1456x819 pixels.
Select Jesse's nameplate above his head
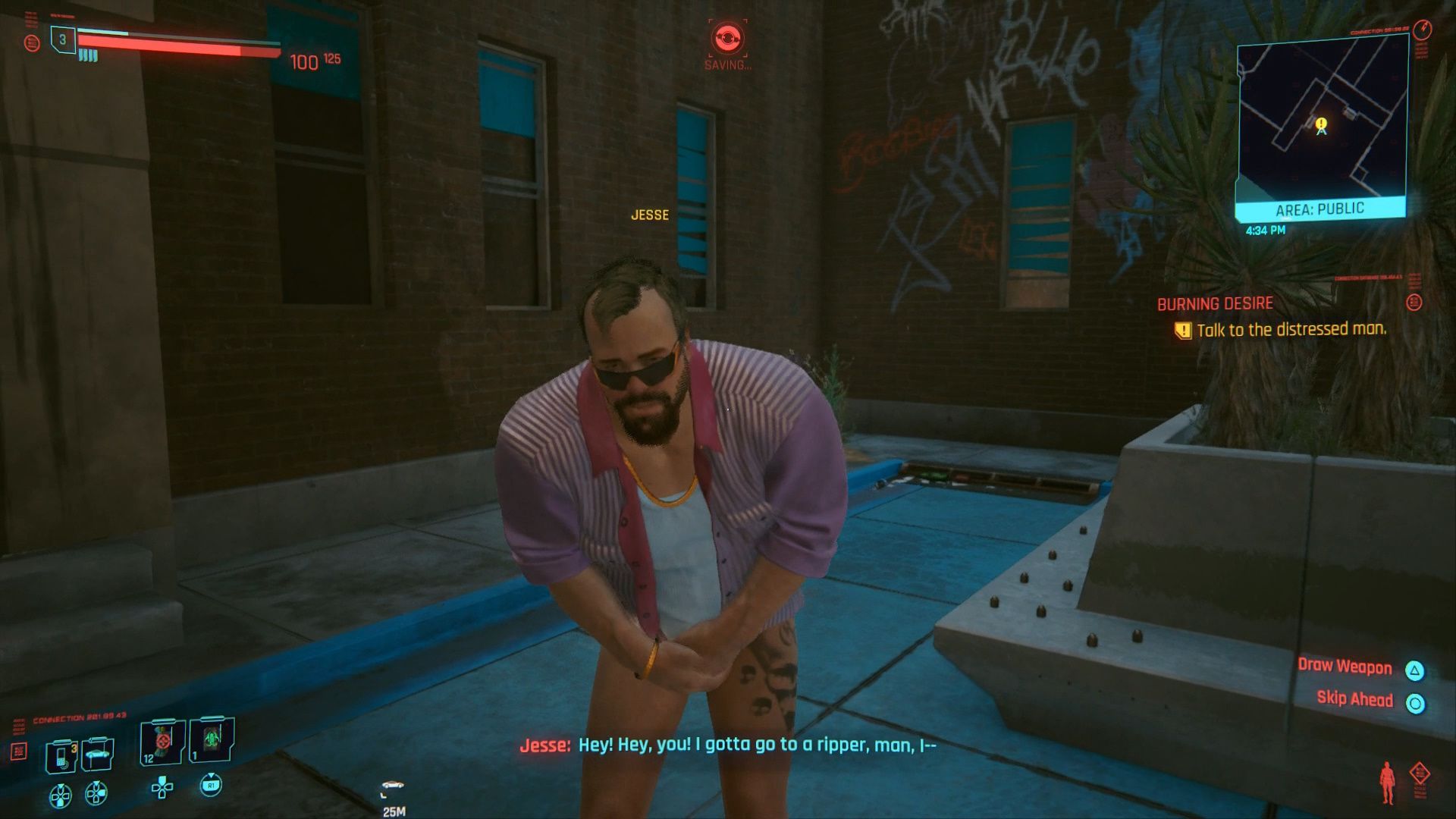(651, 215)
